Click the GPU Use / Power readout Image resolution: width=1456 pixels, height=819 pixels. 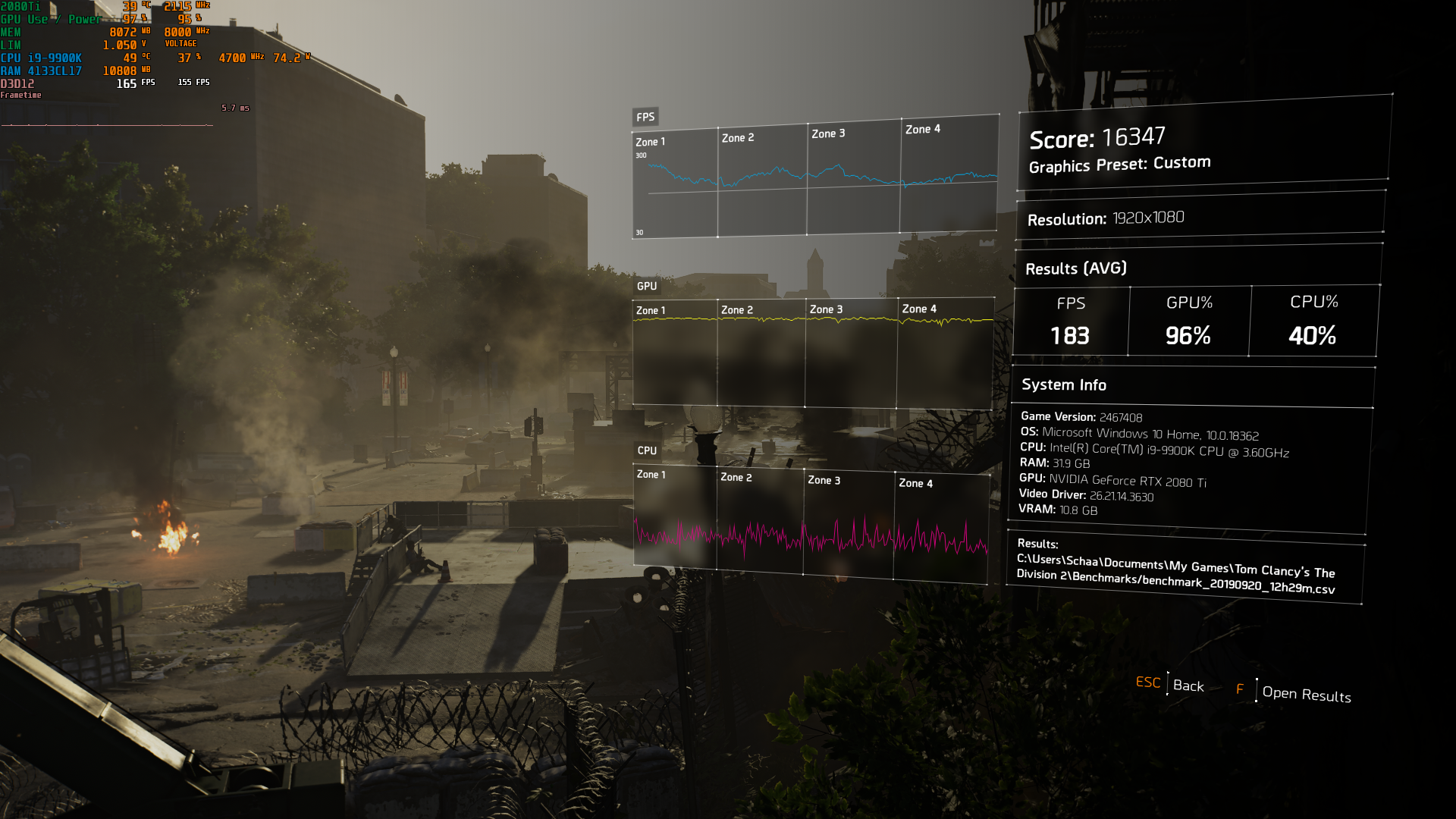[x=49, y=19]
